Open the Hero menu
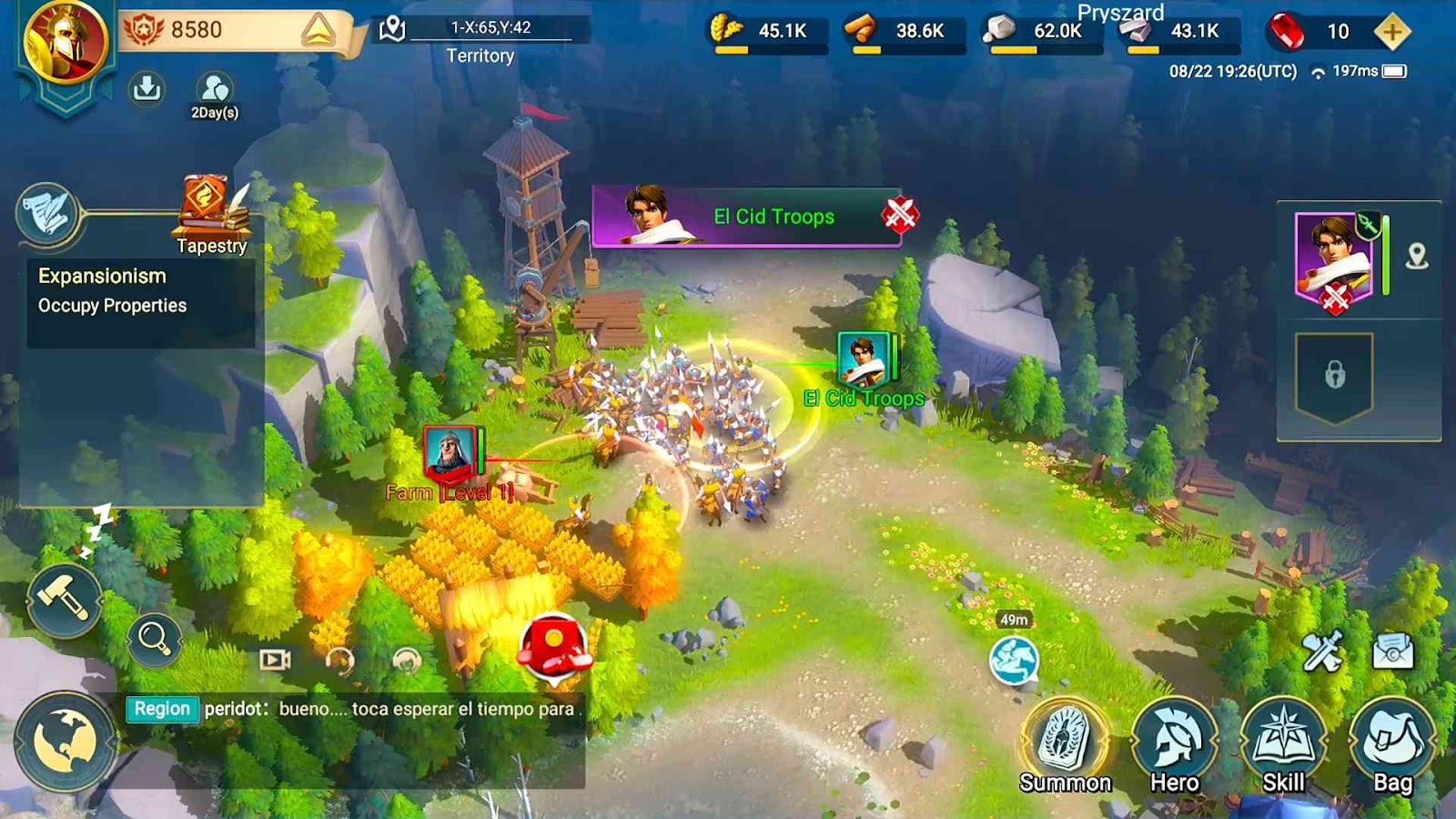Screen dimensions: 1456x819 click(x=1174, y=743)
